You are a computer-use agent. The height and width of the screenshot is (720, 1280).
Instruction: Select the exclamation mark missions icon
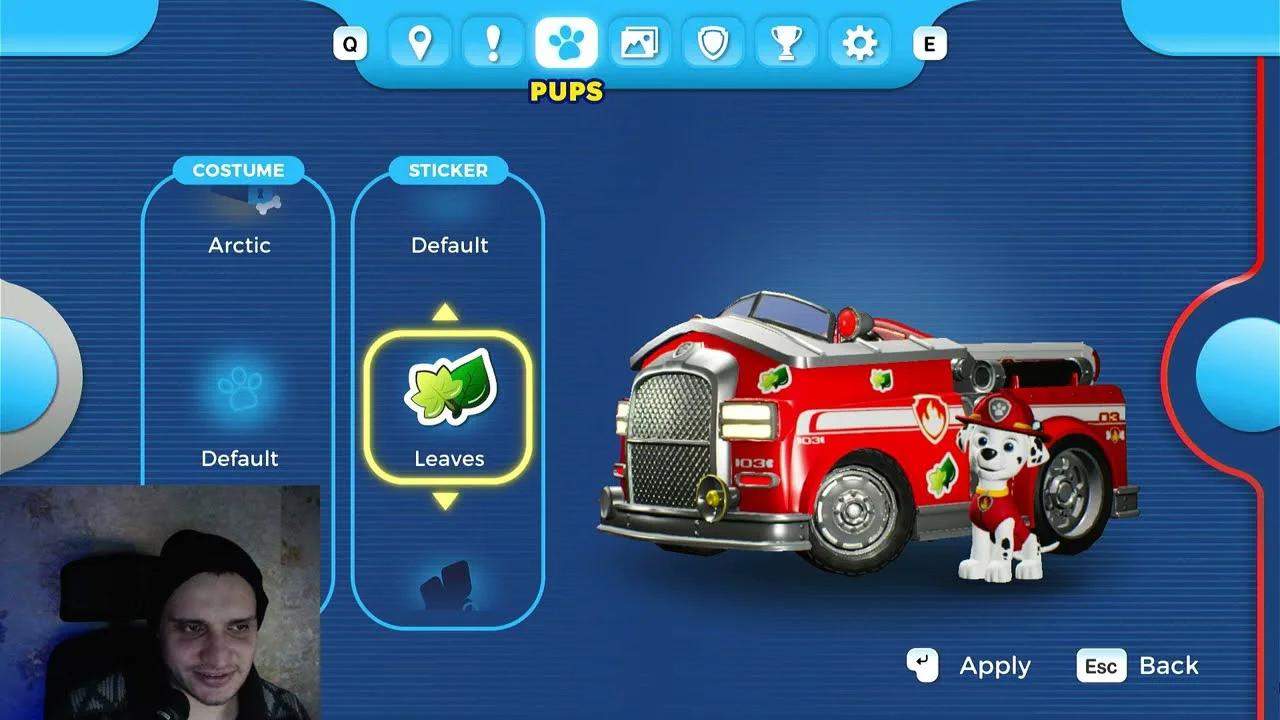(x=493, y=43)
